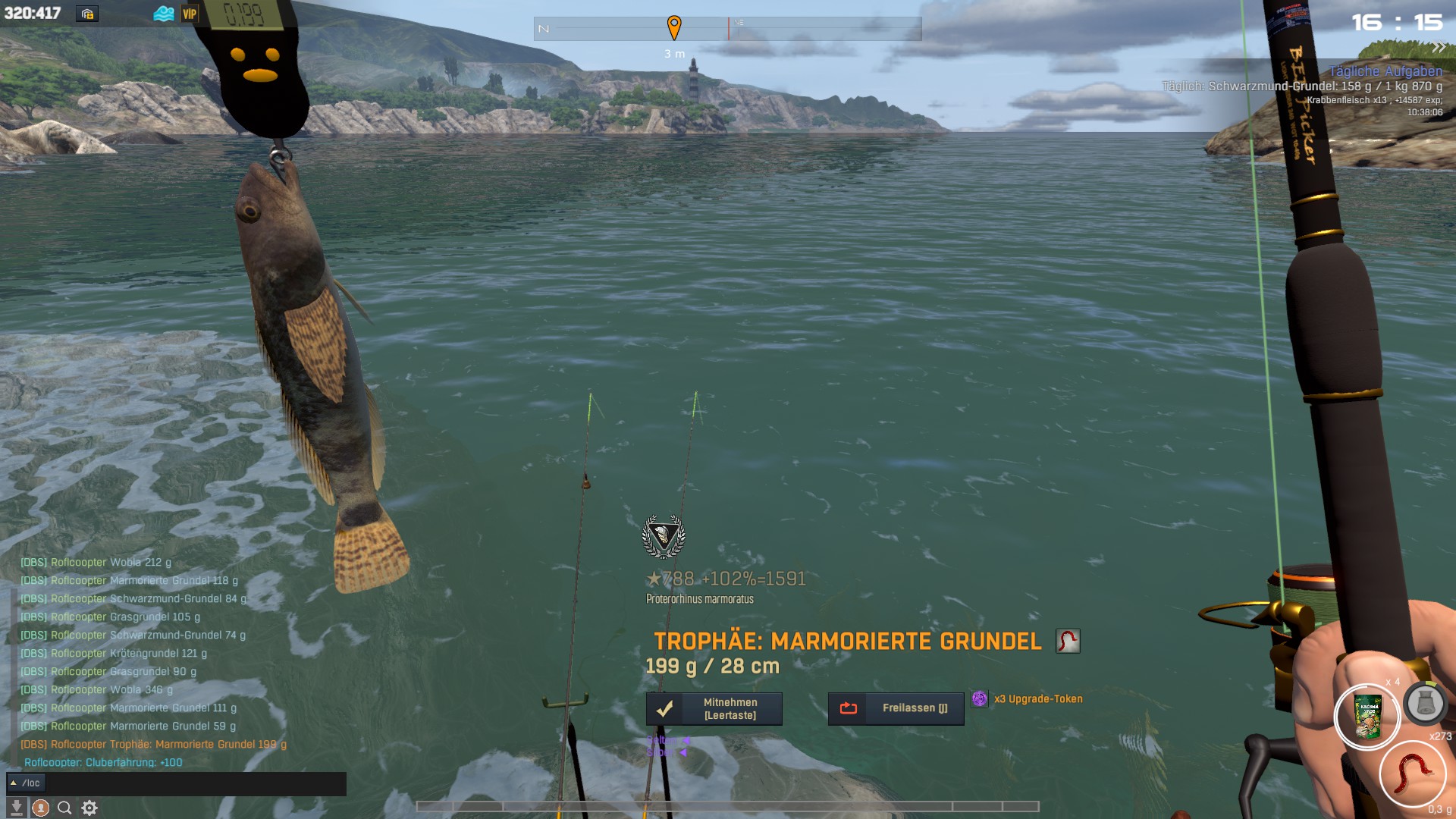Open the chat settings gear
Viewport: 1456px width, 819px height.
click(x=89, y=808)
